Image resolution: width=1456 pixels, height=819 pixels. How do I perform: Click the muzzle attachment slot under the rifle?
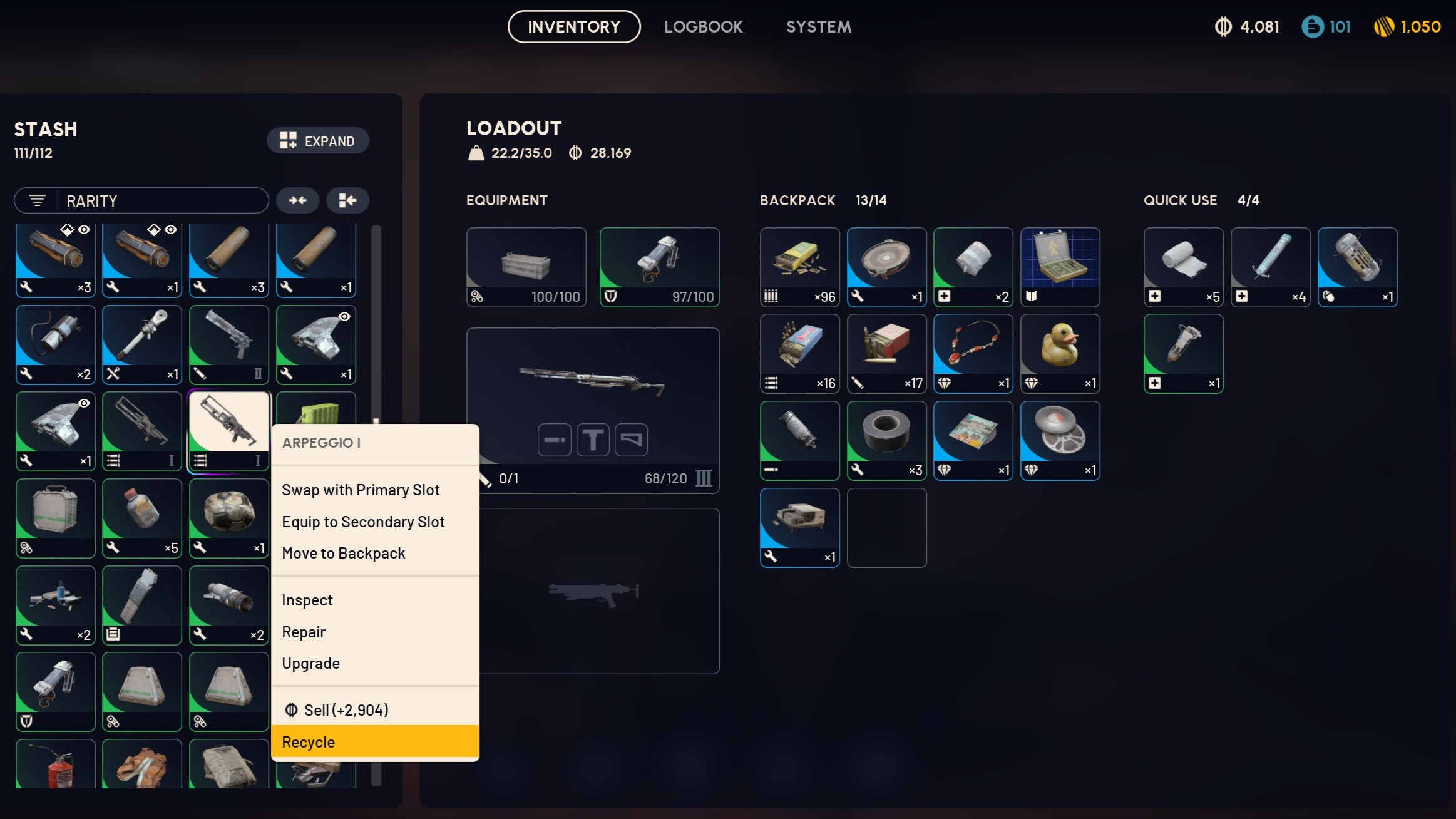553,440
